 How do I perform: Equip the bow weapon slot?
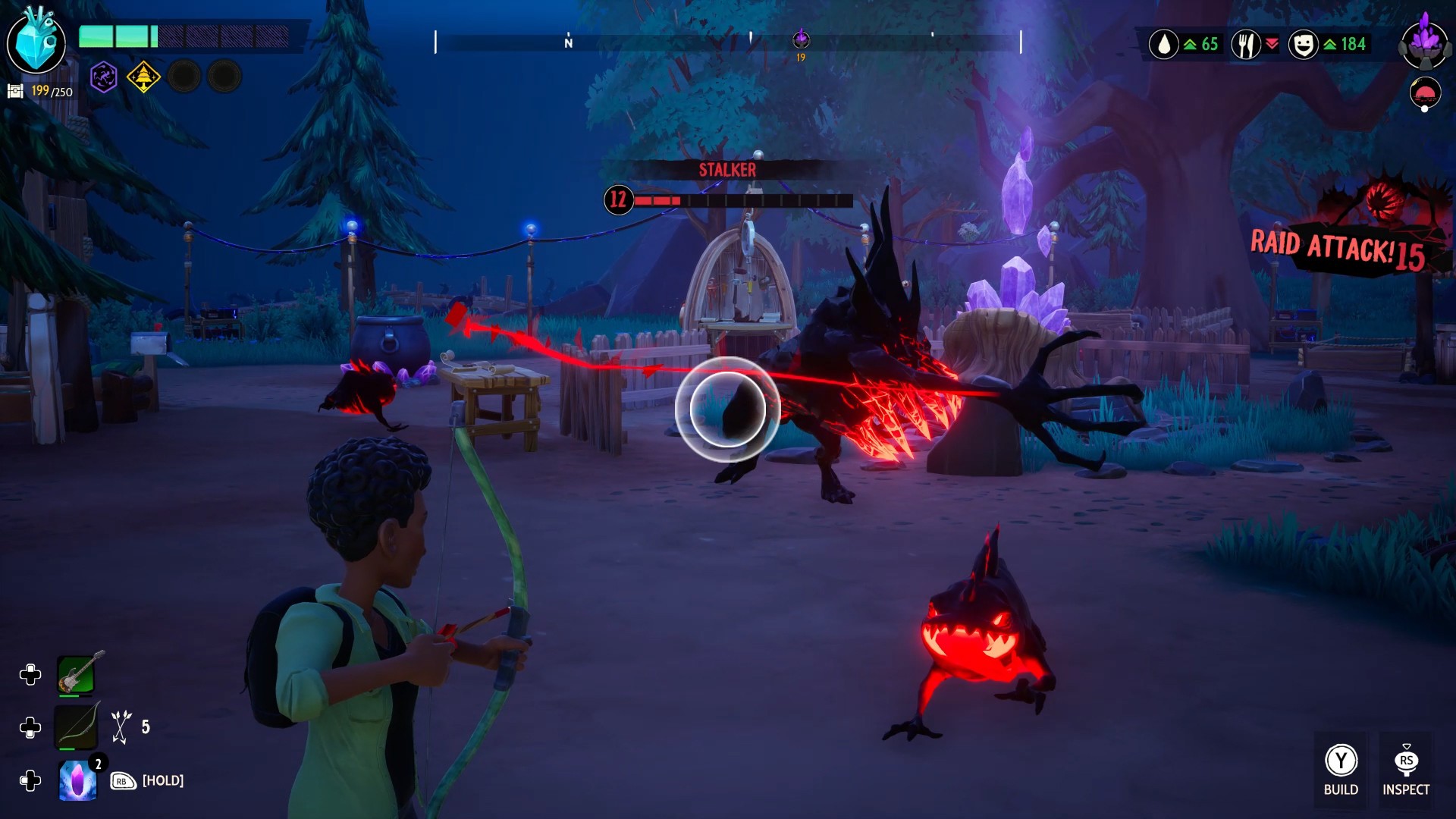pyautogui.click(x=77, y=726)
